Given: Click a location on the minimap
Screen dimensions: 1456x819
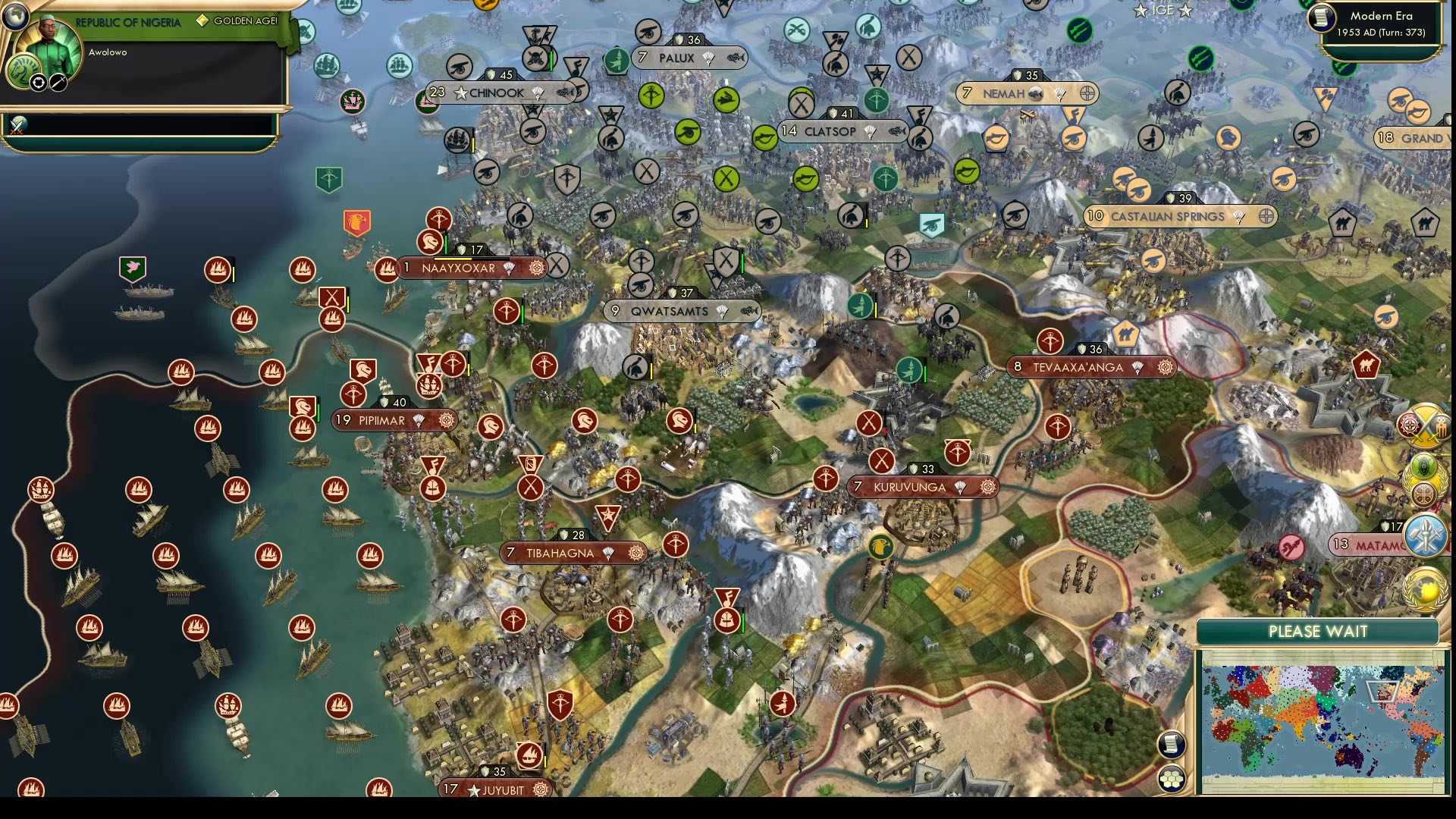Looking at the screenshot, I should (1319, 720).
